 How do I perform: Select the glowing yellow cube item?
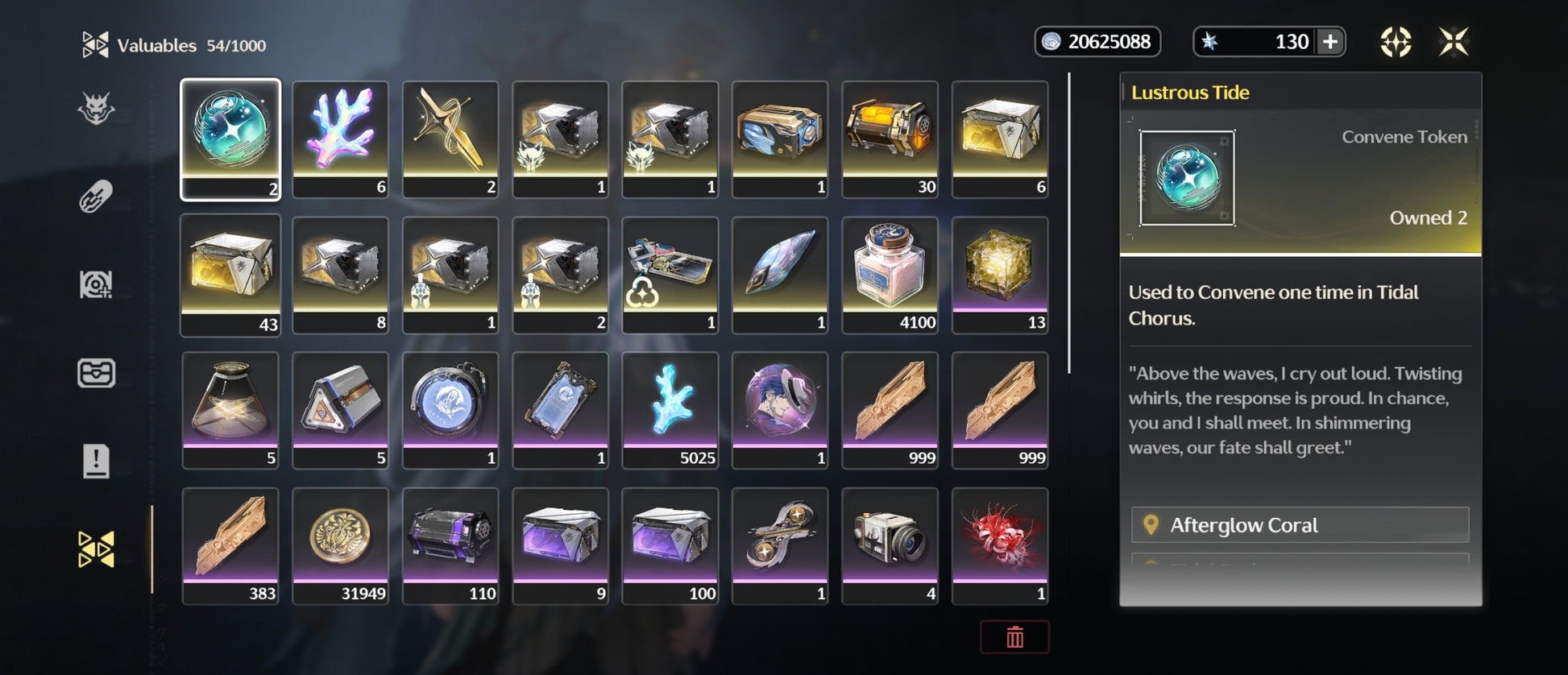[1000, 275]
